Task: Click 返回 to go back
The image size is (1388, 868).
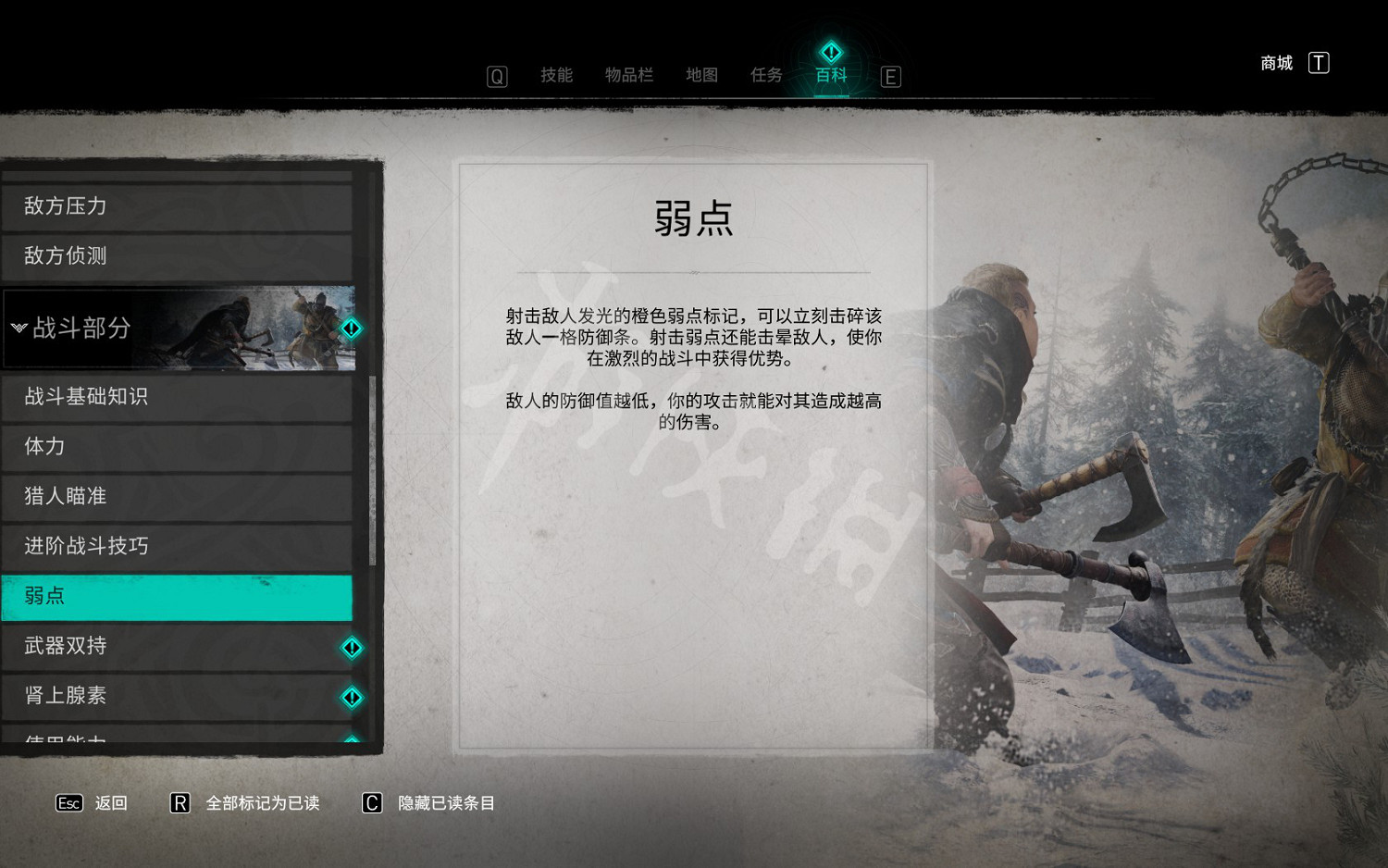Action: click(109, 803)
